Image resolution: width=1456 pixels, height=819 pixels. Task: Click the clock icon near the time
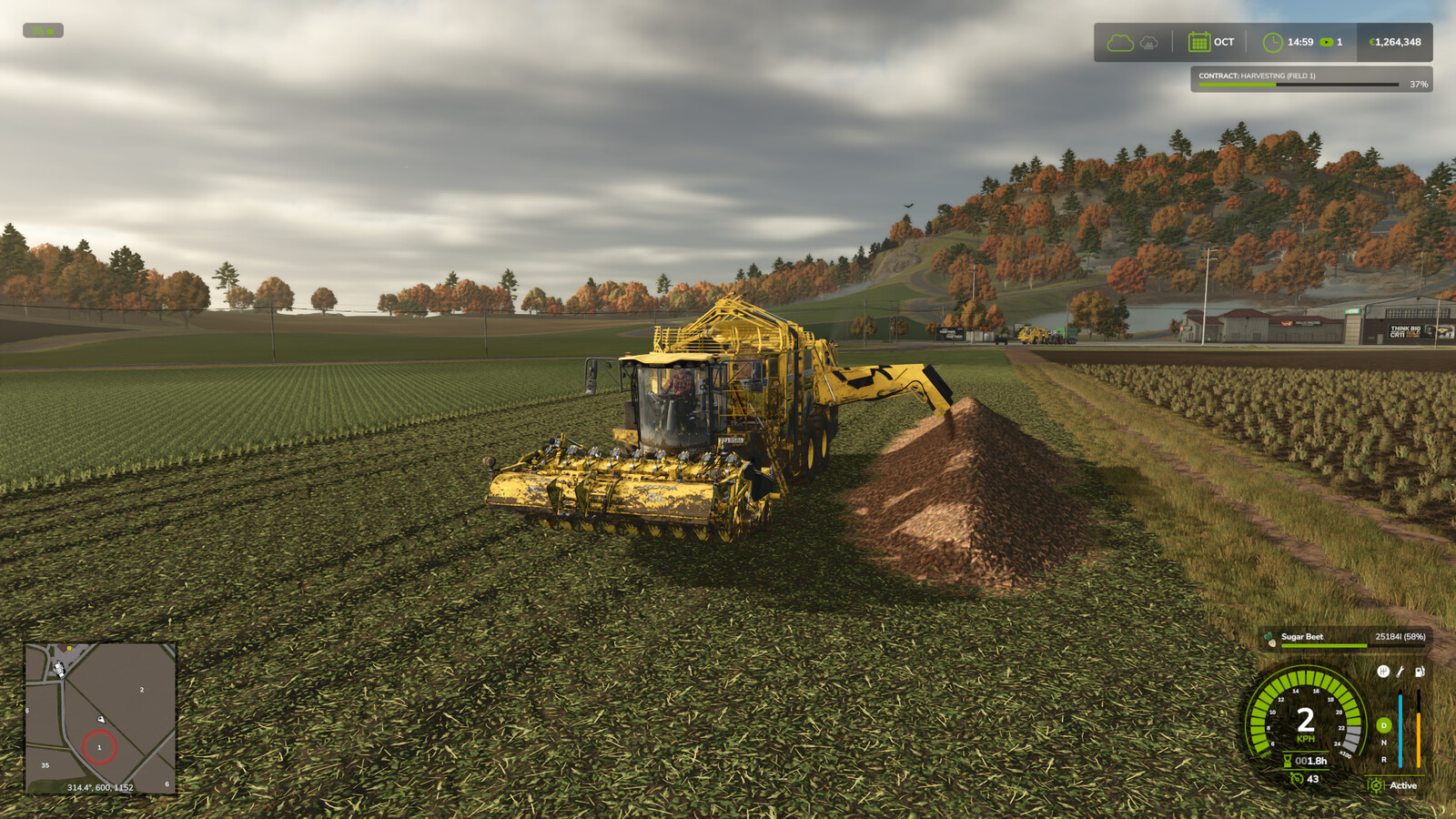(x=1272, y=42)
